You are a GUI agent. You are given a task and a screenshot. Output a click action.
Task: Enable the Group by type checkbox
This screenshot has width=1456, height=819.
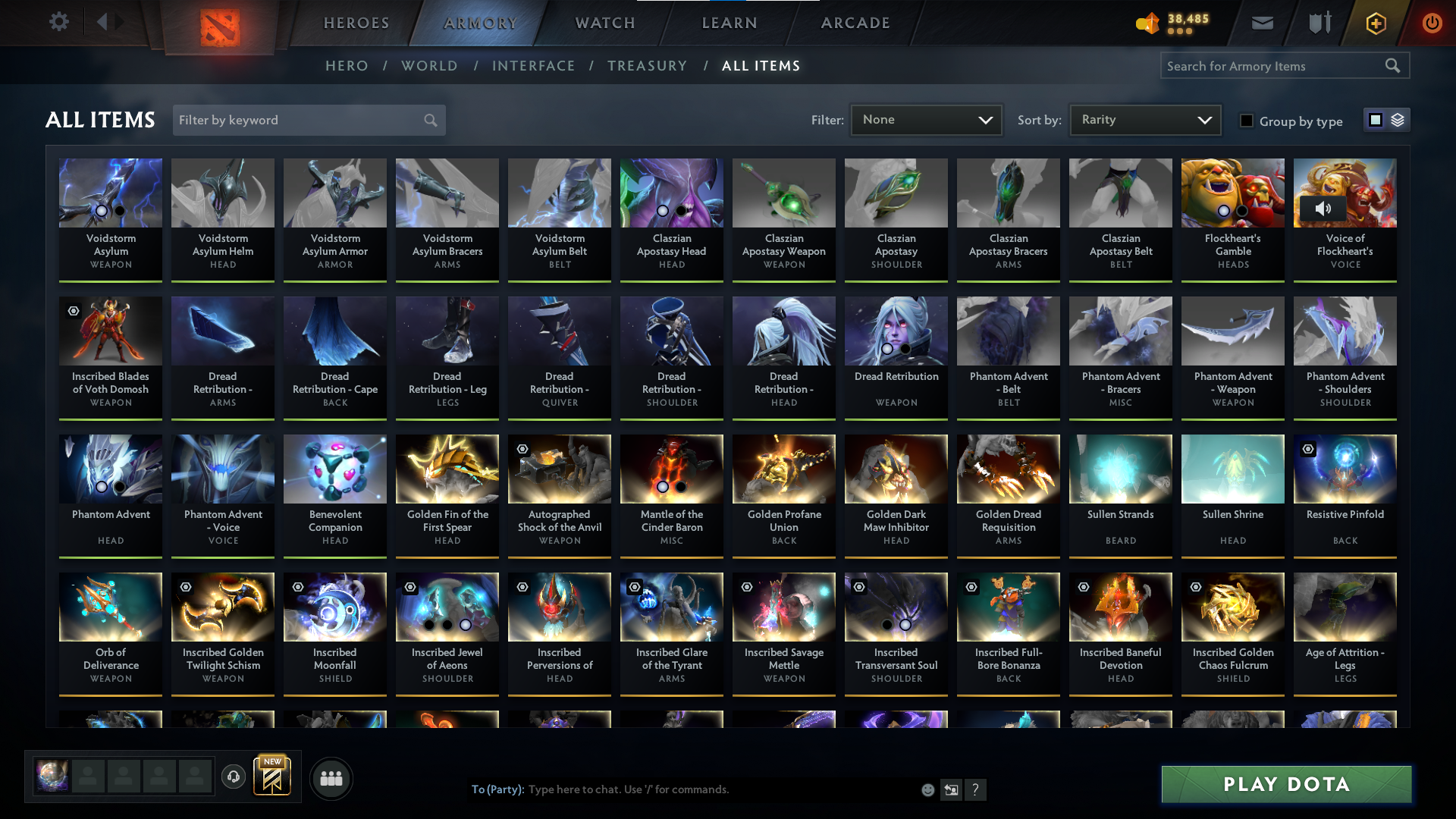pos(1247,121)
